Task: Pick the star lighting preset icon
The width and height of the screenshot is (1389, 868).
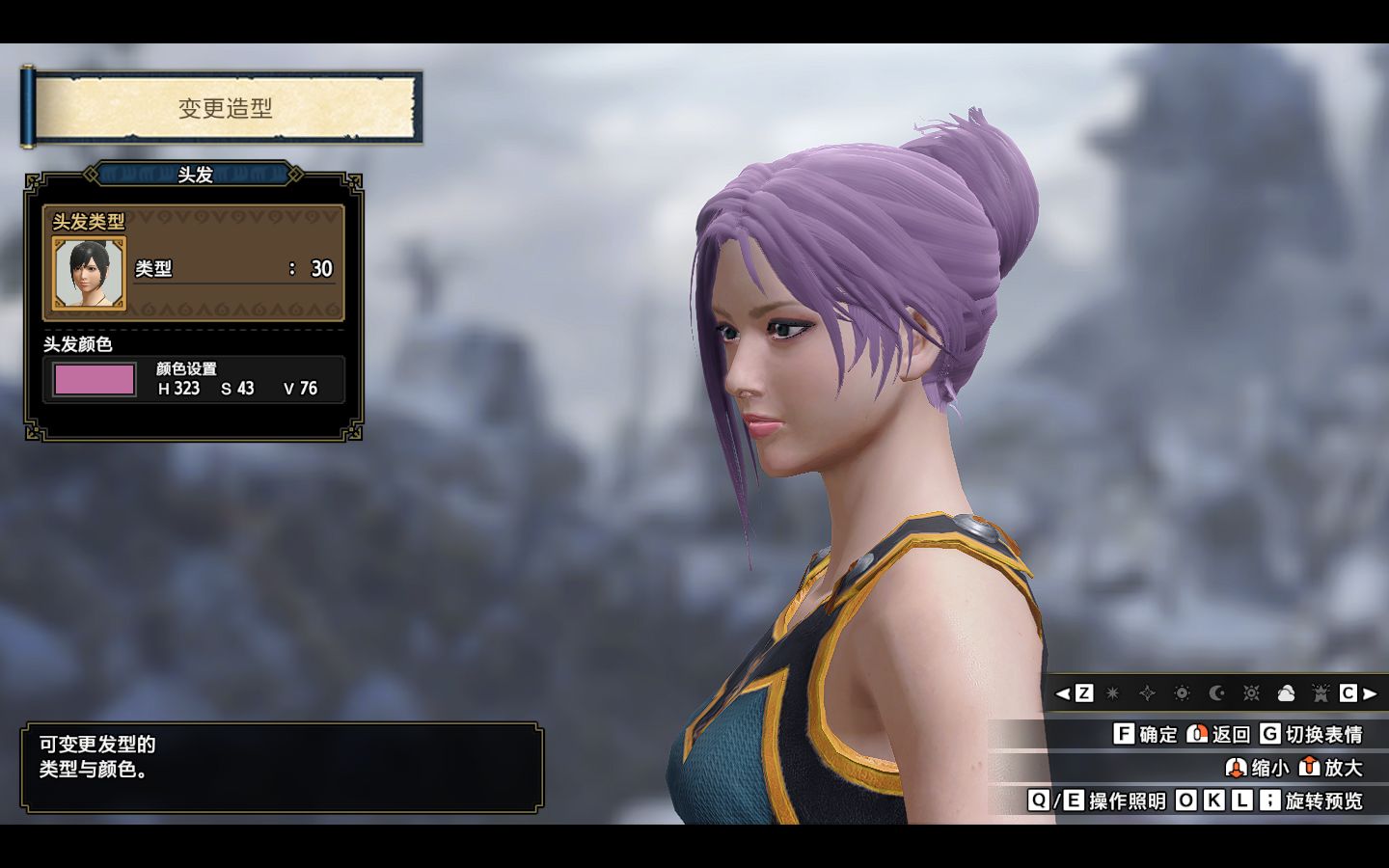Action: pyautogui.click(x=1111, y=692)
